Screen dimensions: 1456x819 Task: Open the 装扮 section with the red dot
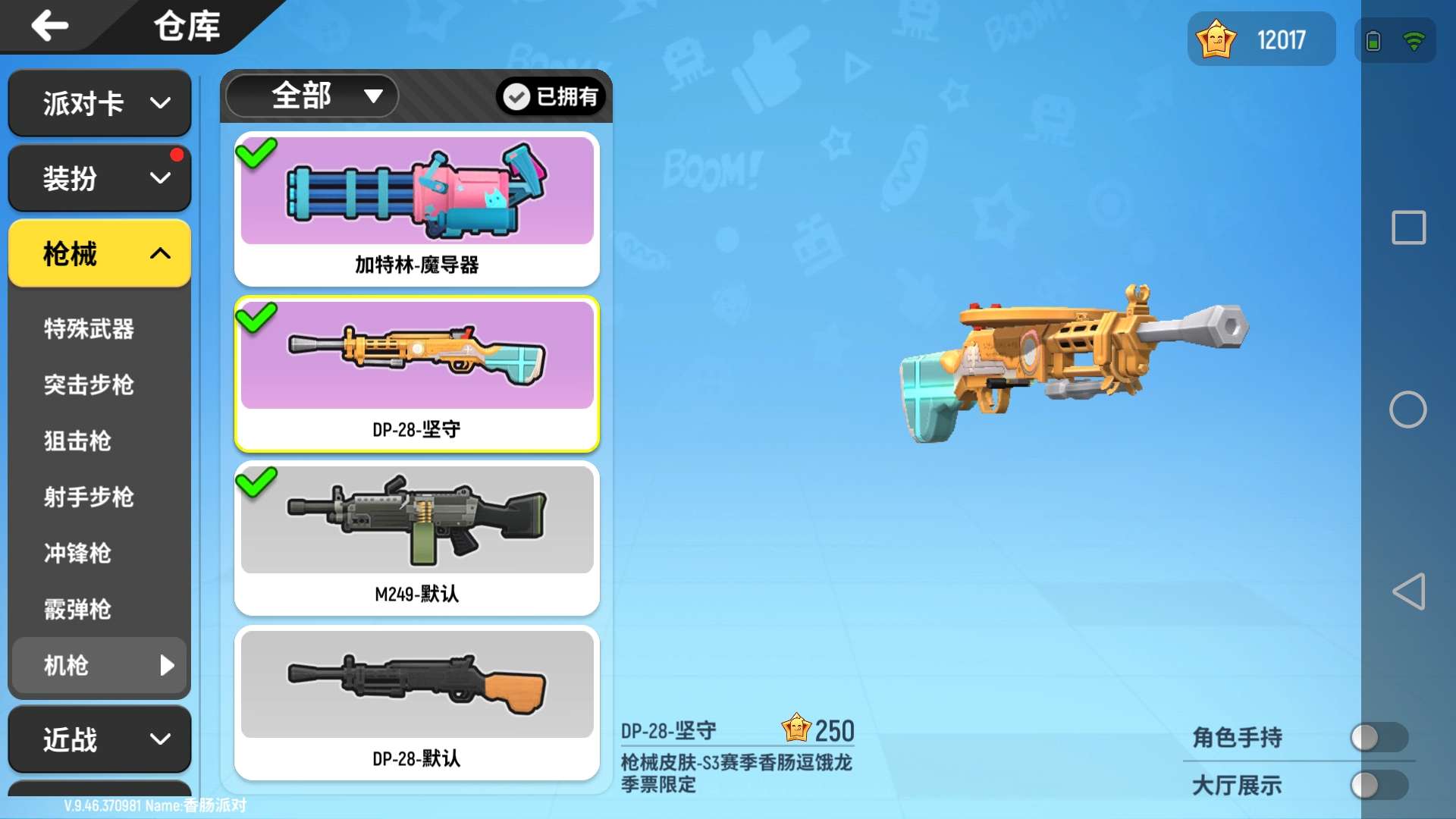point(99,177)
